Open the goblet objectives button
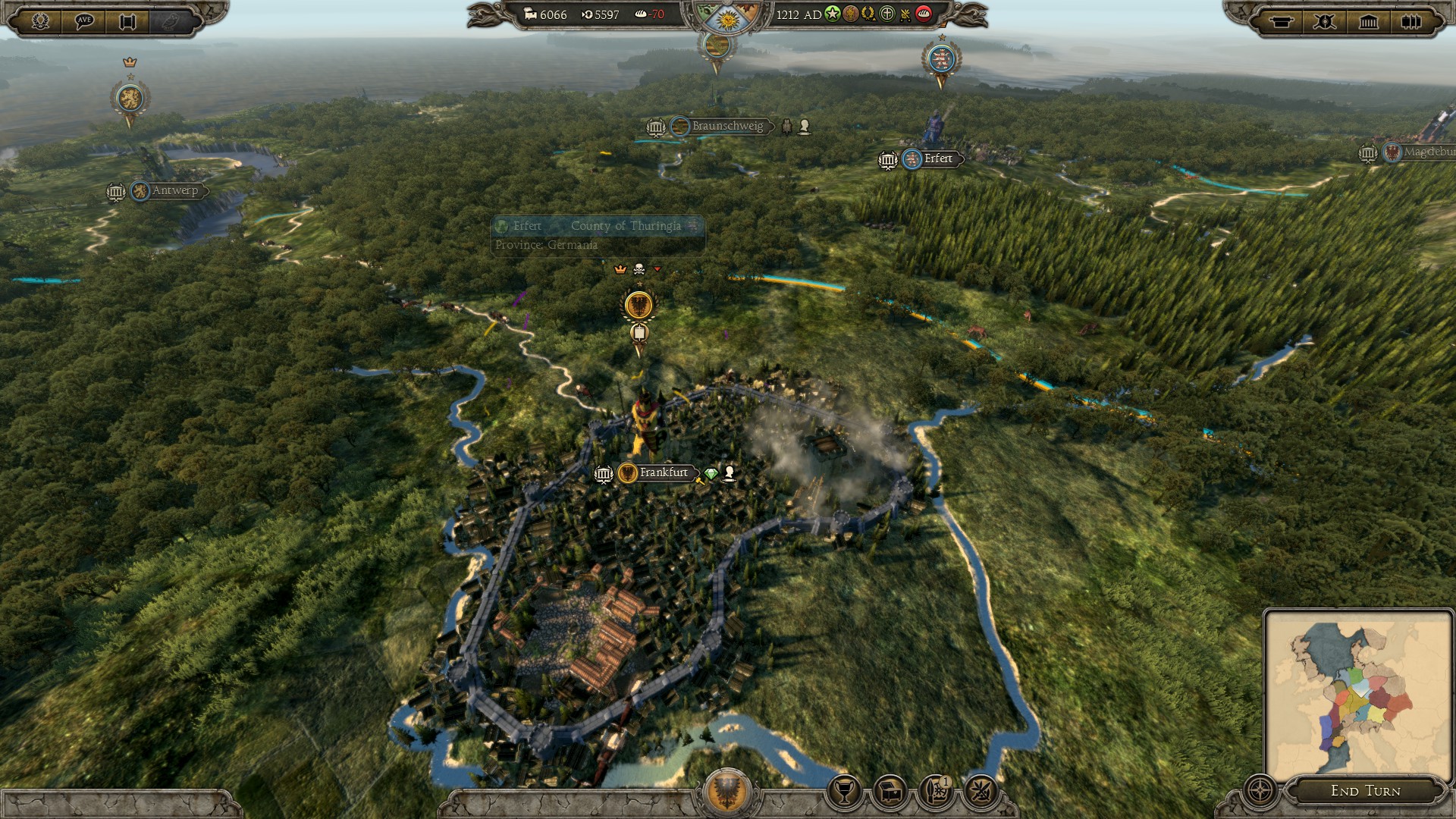 [843, 792]
